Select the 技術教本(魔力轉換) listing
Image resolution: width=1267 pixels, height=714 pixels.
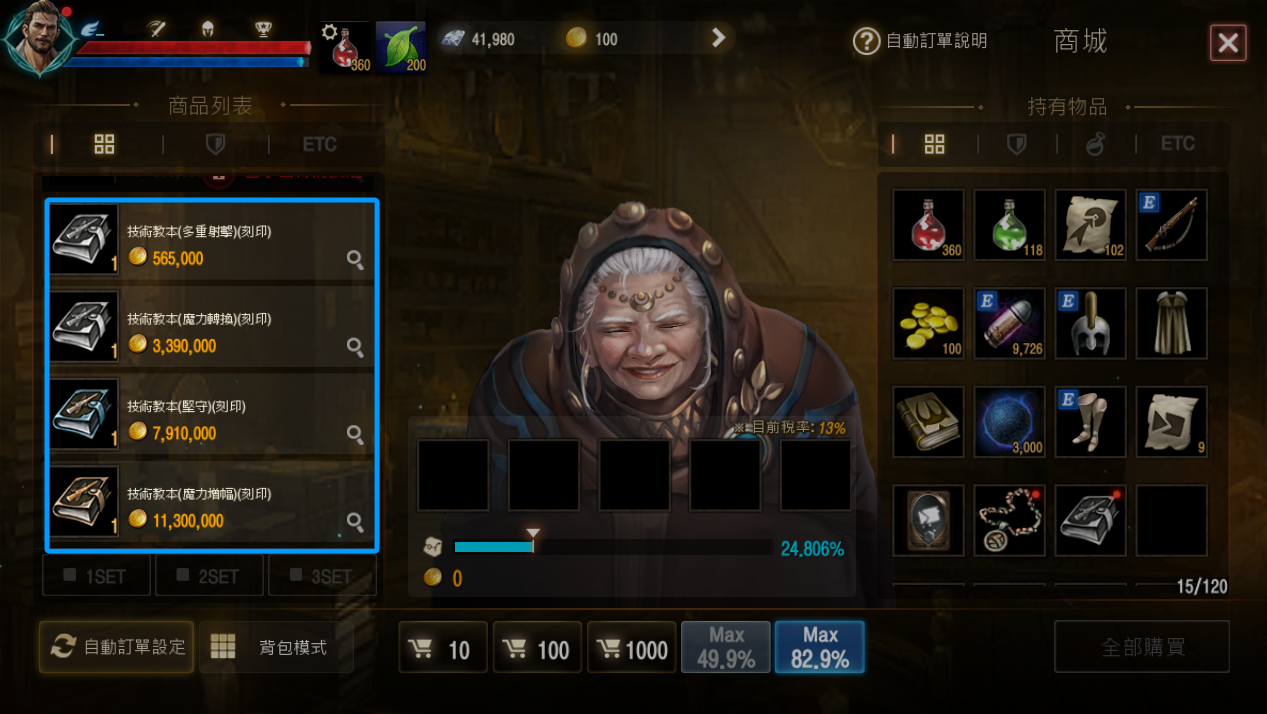point(211,328)
